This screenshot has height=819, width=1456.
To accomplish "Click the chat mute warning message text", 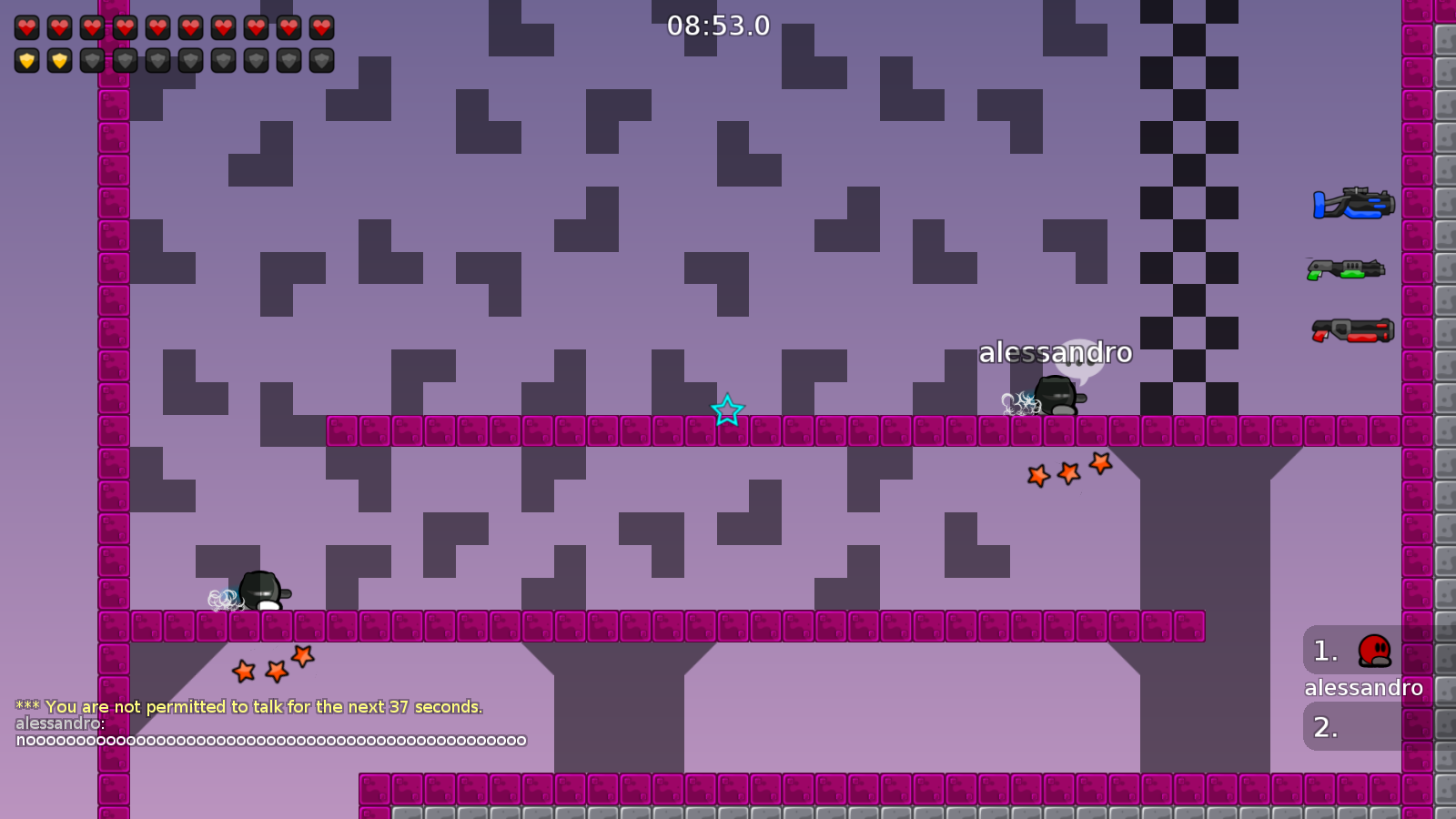I will click(x=248, y=706).
